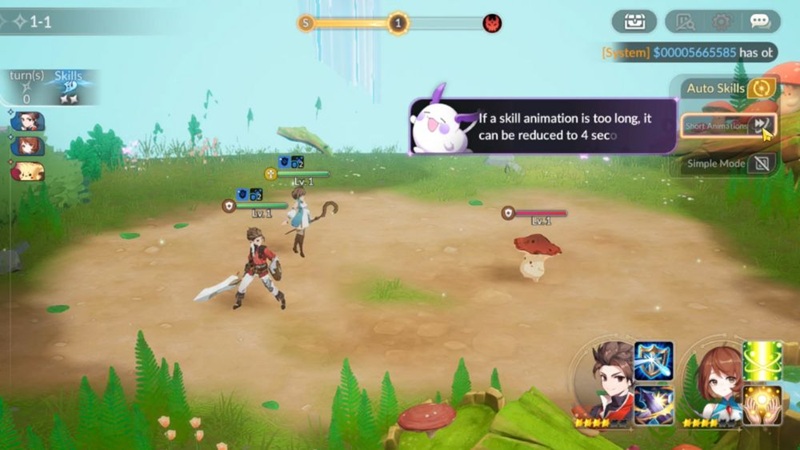This screenshot has height=450, width=800.
Task: Enable Short Animations fast-forward button
Action: coord(762,125)
